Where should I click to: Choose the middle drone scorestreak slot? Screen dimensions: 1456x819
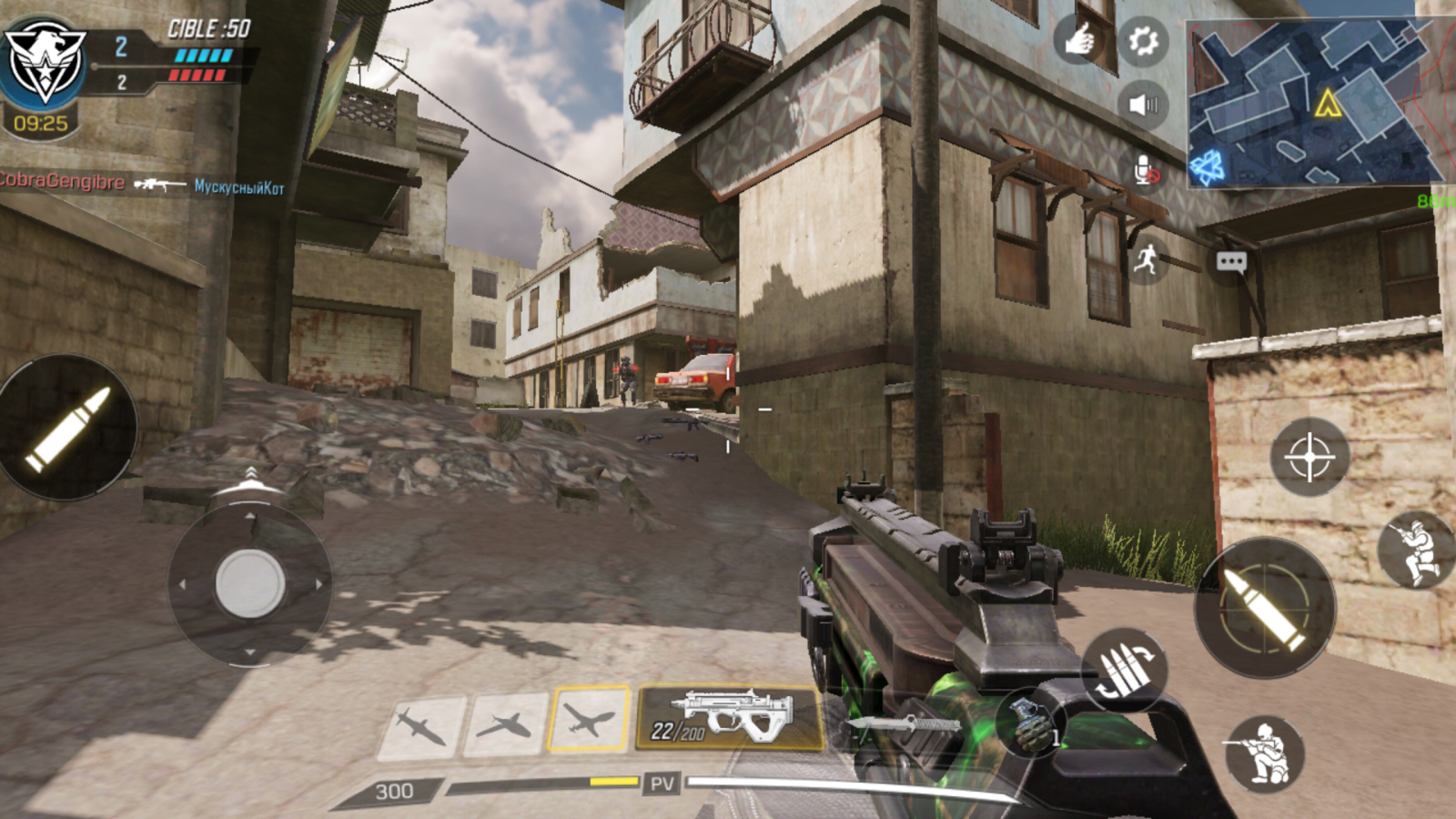point(505,725)
